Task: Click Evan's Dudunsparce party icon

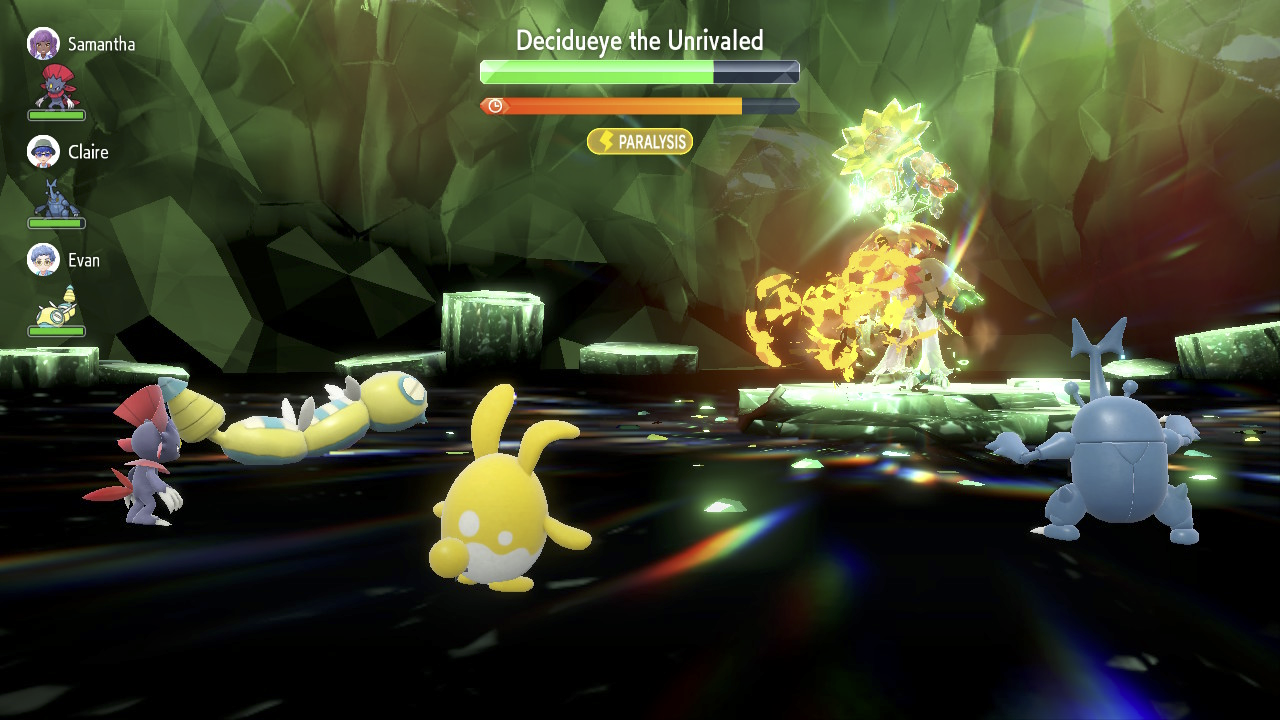Action: pyautogui.click(x=56, y=304)
